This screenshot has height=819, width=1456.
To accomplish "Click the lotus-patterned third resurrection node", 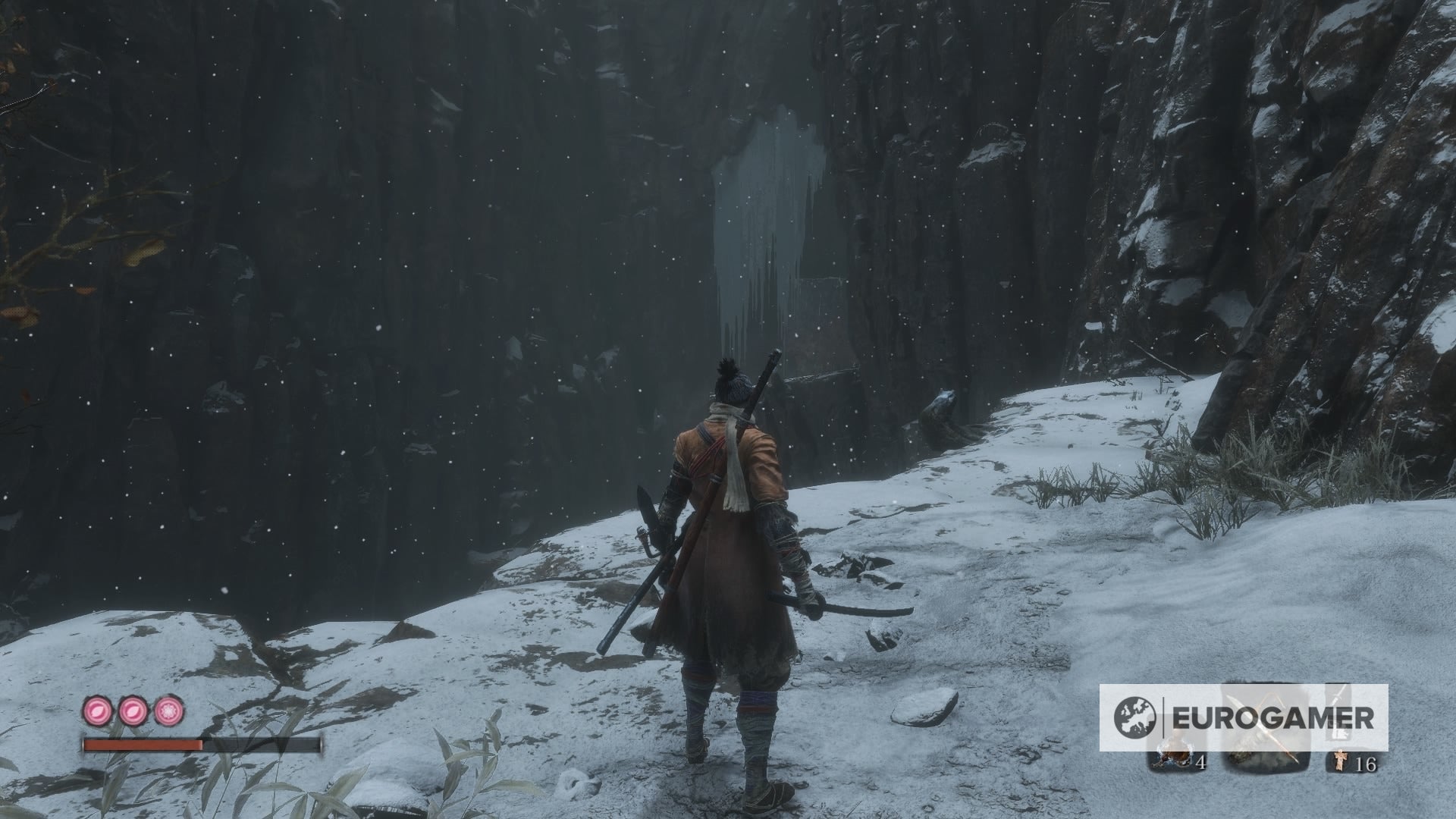I will (168, 711).
